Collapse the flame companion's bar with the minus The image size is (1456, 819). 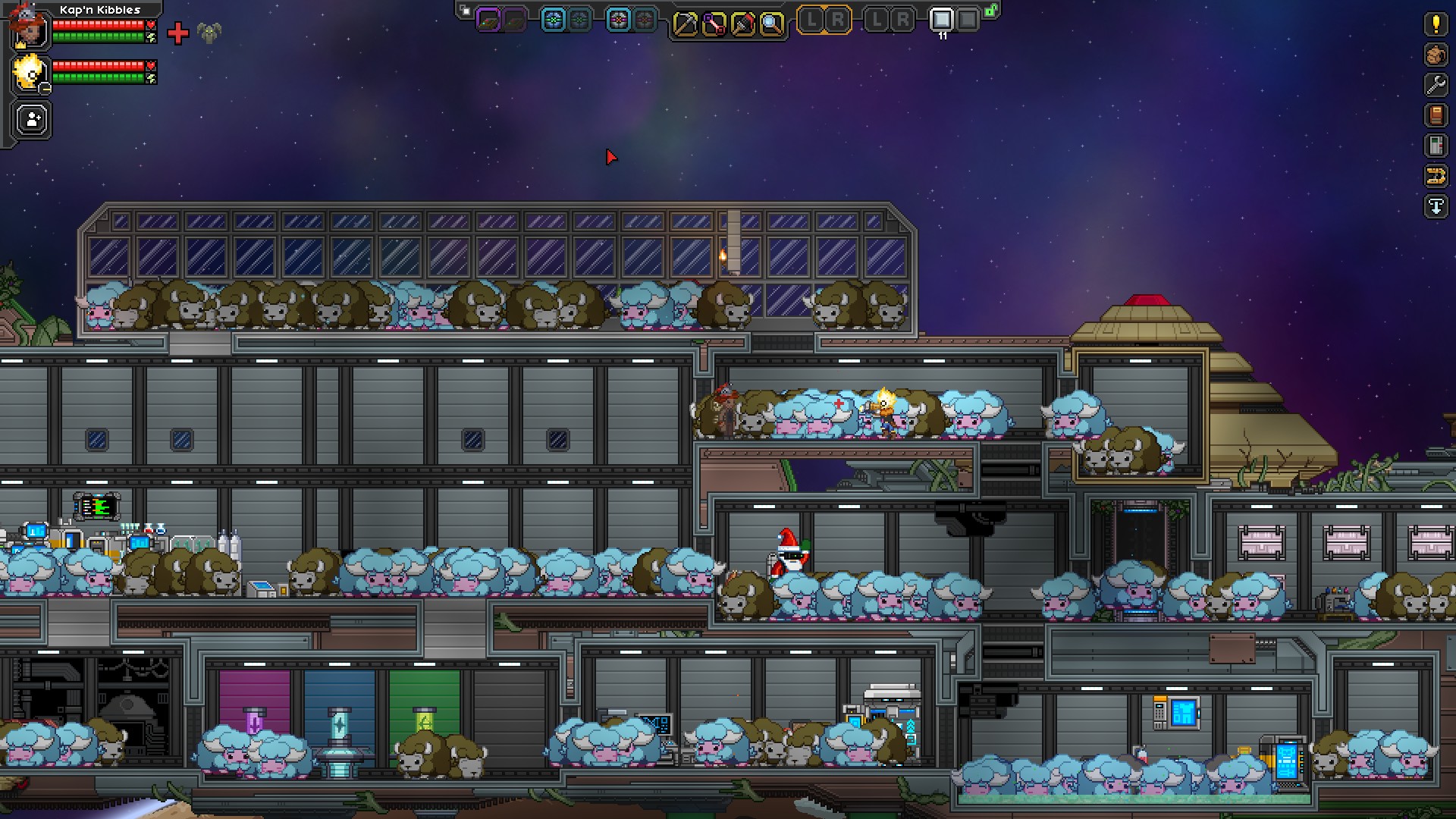tap(45, 88)
